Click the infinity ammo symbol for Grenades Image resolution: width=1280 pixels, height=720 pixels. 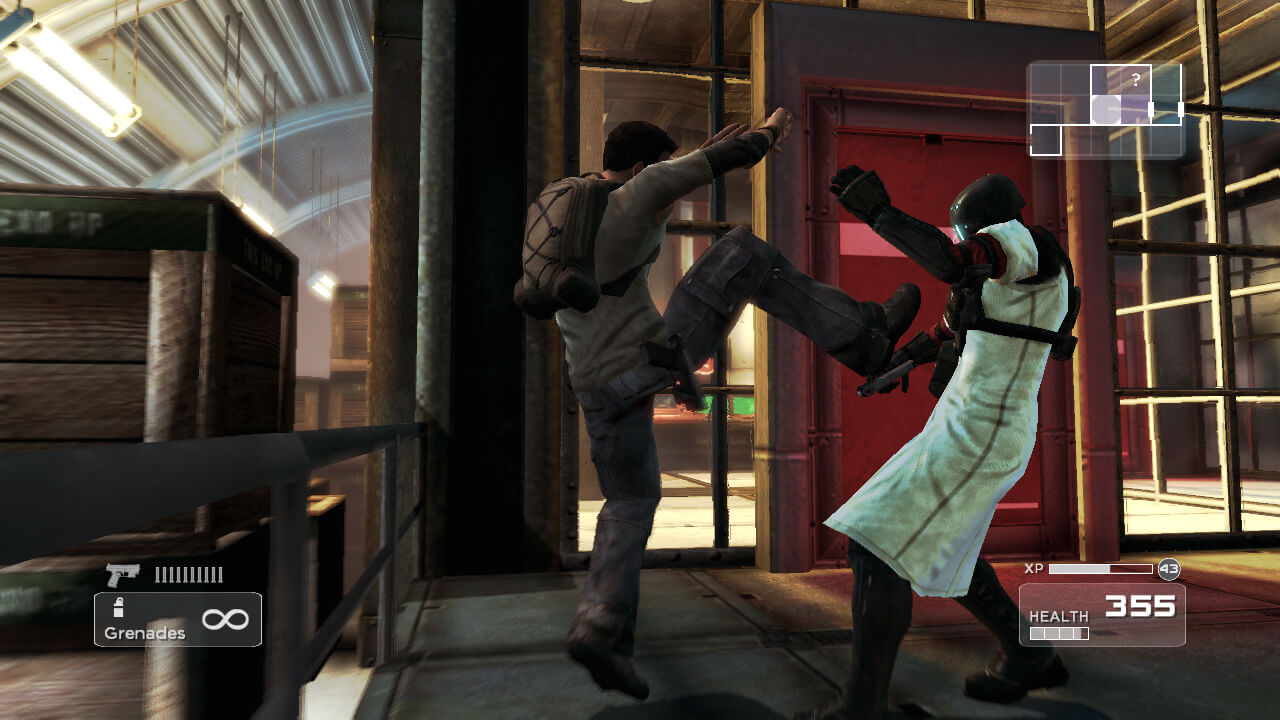click(x=224, y=618)
